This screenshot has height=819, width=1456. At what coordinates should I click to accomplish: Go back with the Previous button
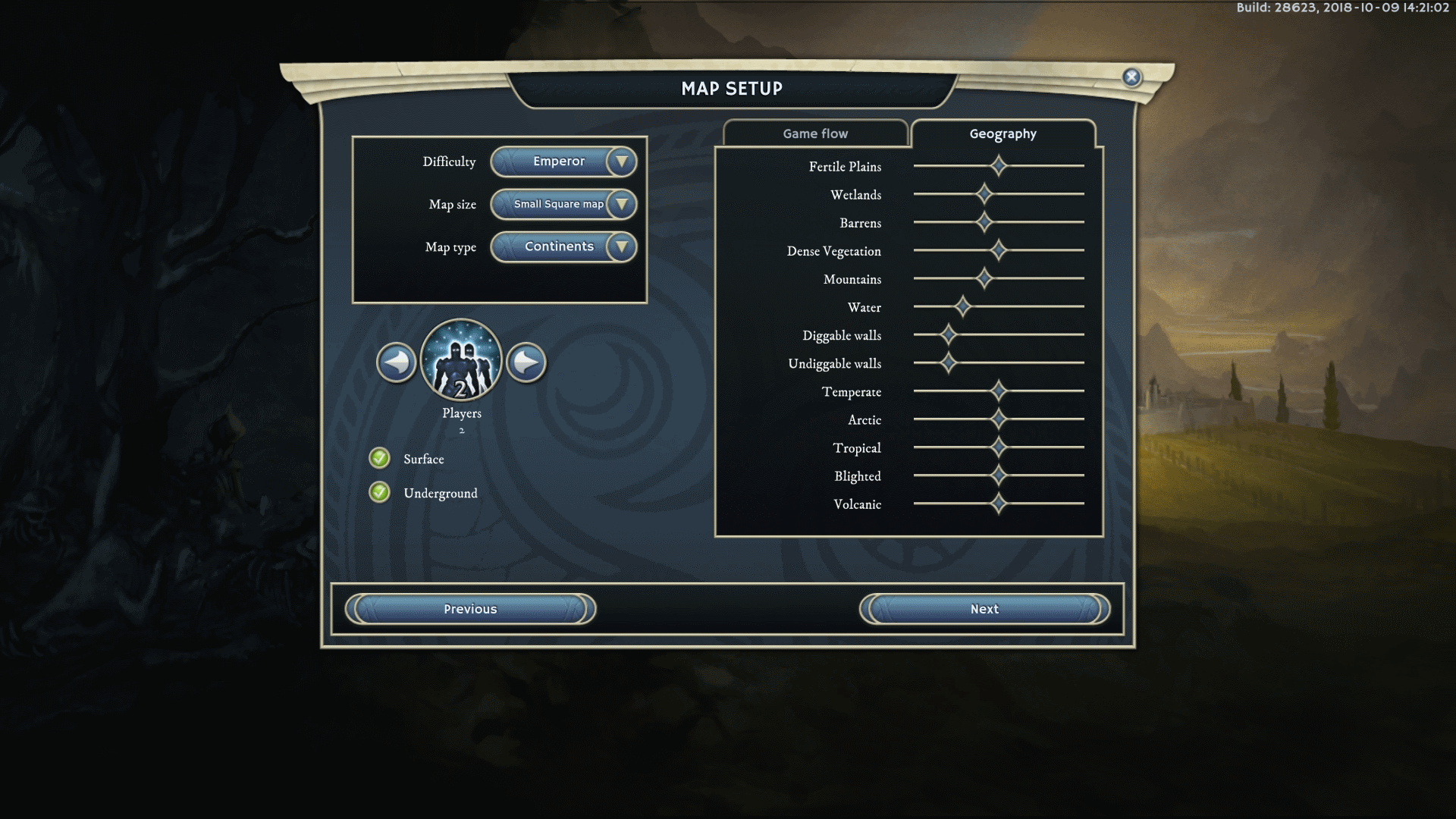pos(470,609)
